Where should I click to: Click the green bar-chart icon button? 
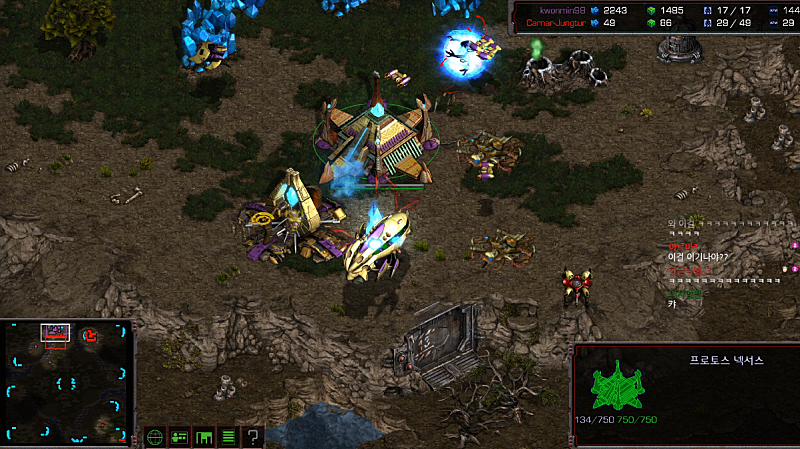204,436
